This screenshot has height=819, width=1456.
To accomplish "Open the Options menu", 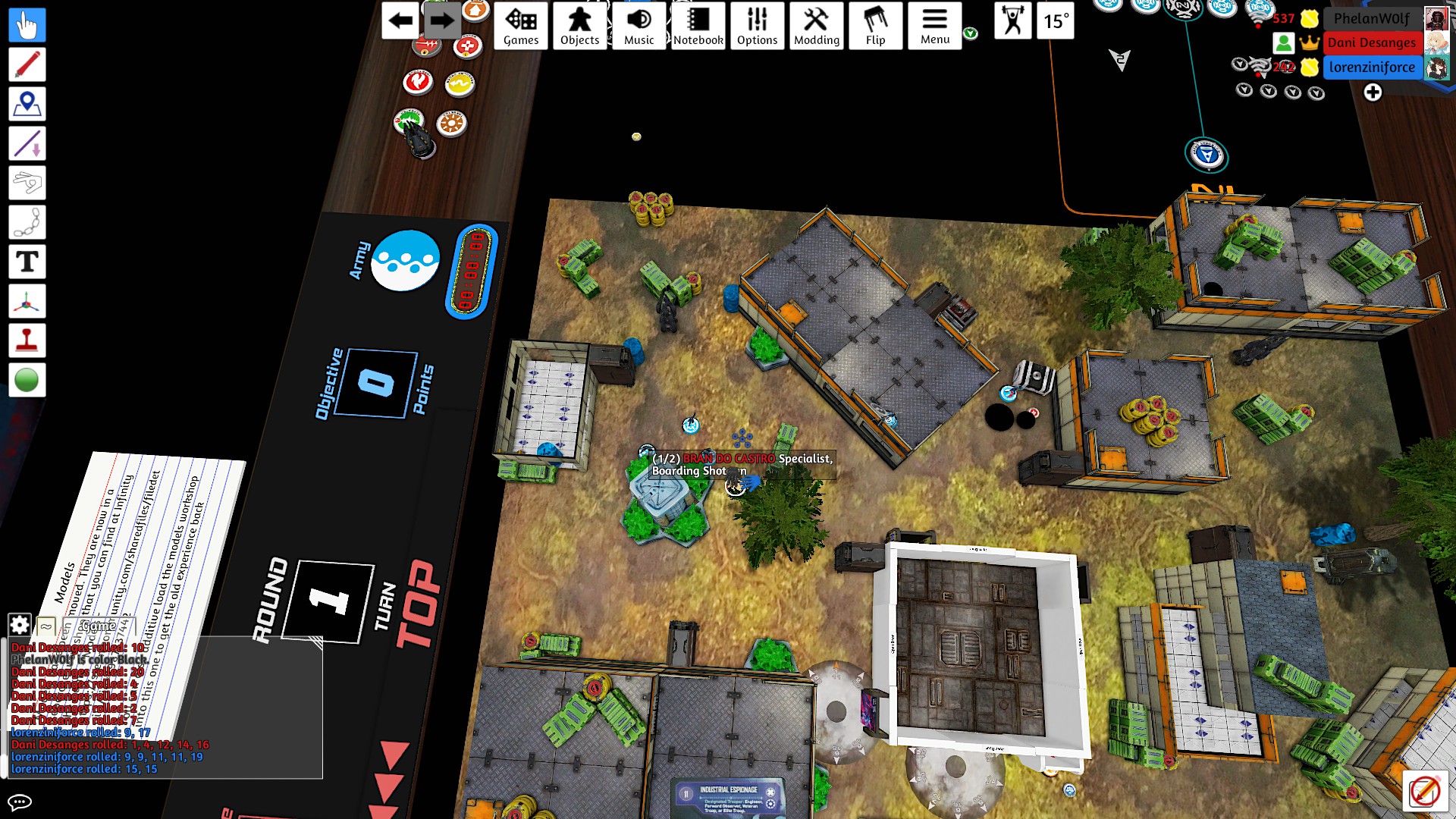I will (757, 26).
